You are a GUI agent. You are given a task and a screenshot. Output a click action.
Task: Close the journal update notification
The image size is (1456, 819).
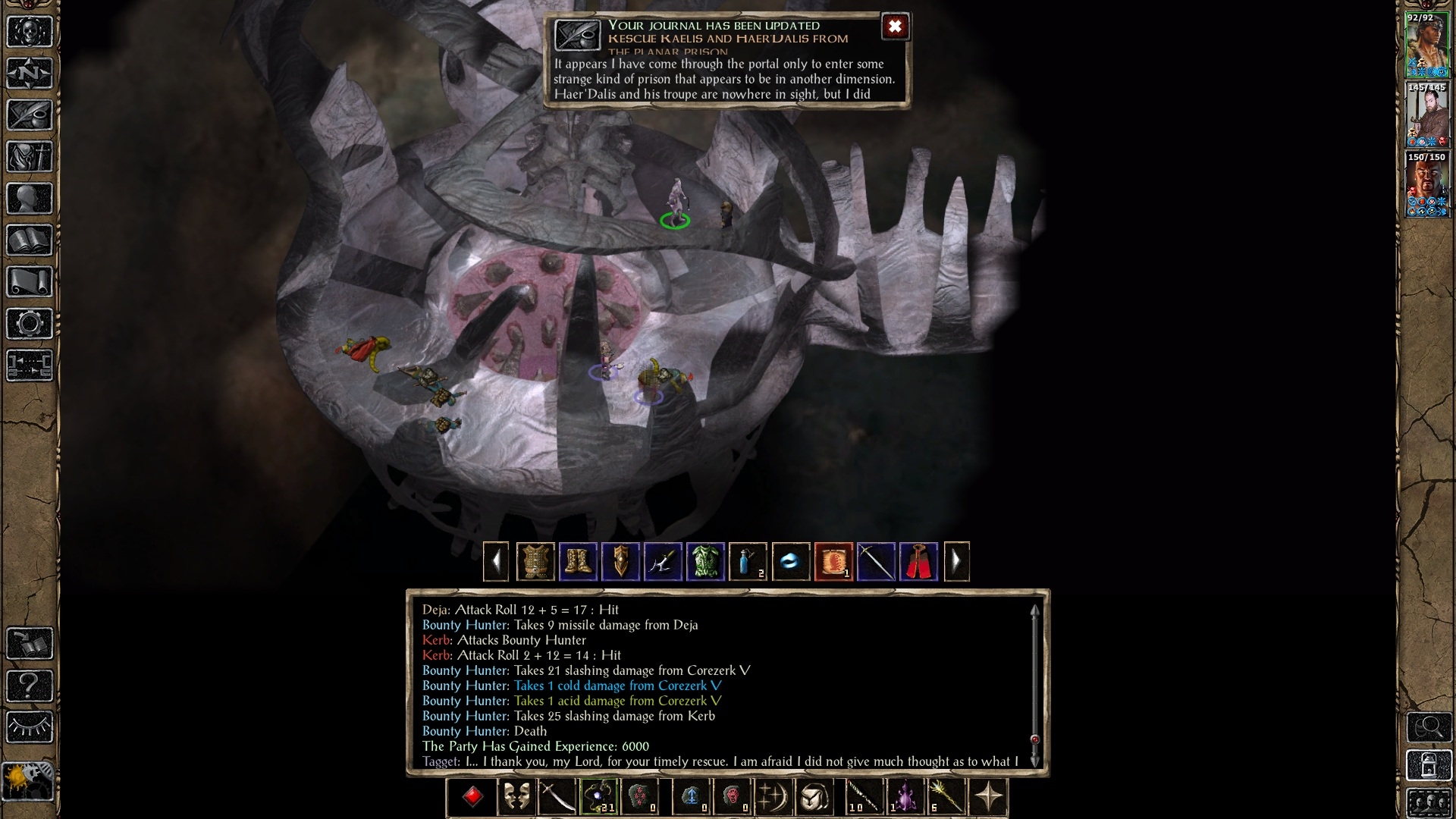click(x=895, y=27)
